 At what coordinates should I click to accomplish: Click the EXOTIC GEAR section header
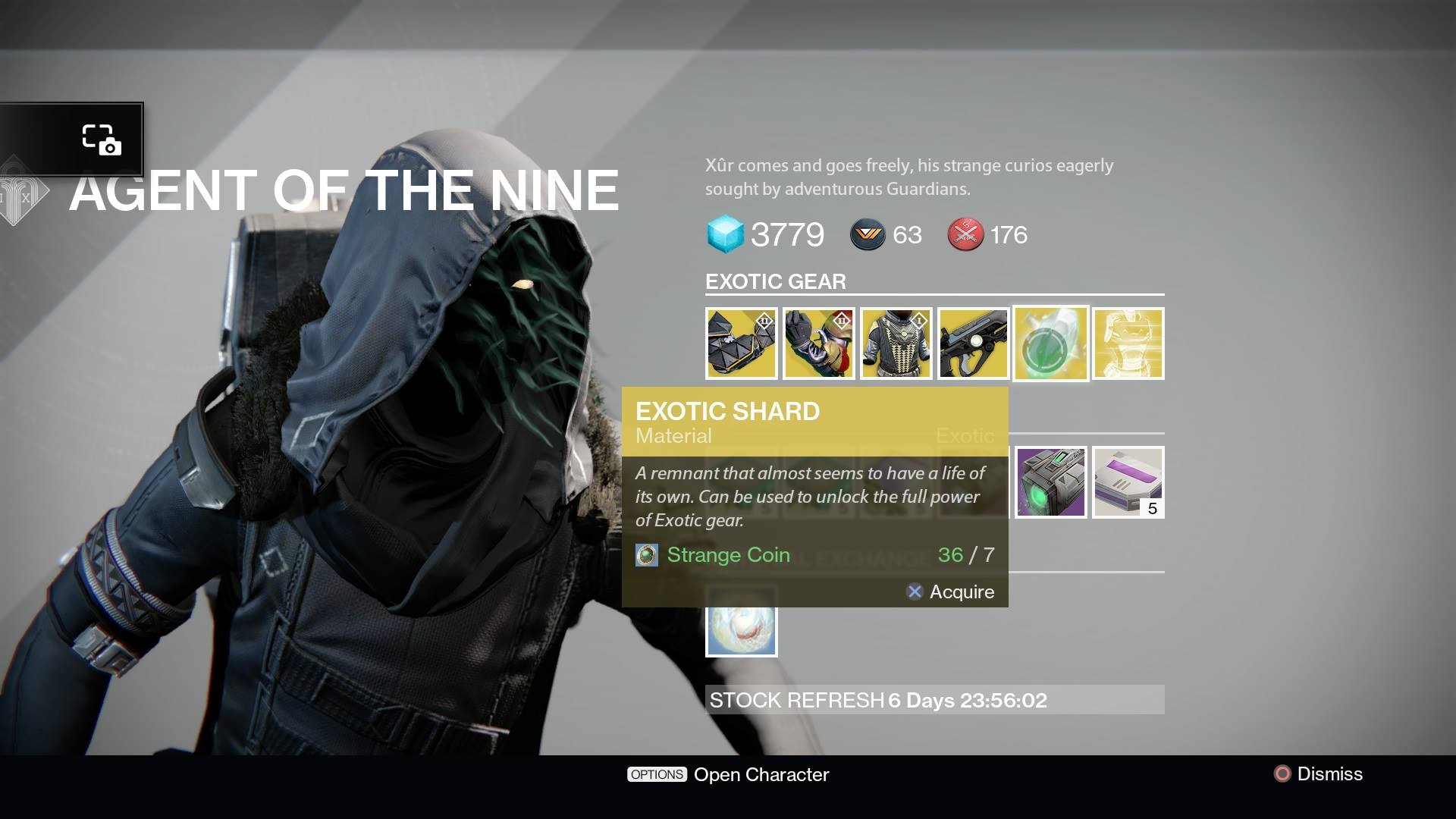tap(775, 281)
